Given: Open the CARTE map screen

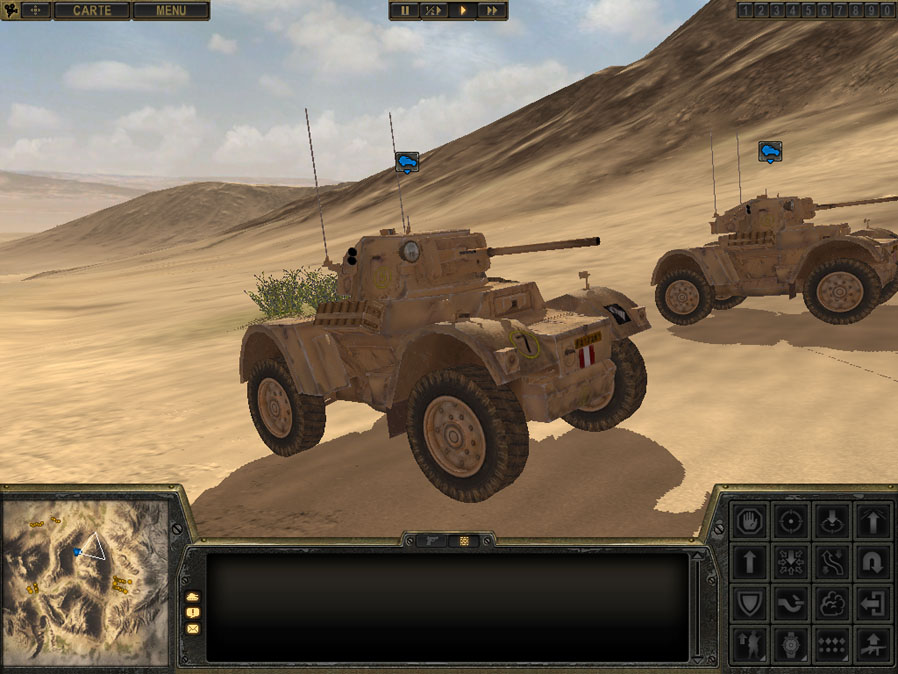Looking at the screenshot, I should pyautogui.click(x=91, y=11).
